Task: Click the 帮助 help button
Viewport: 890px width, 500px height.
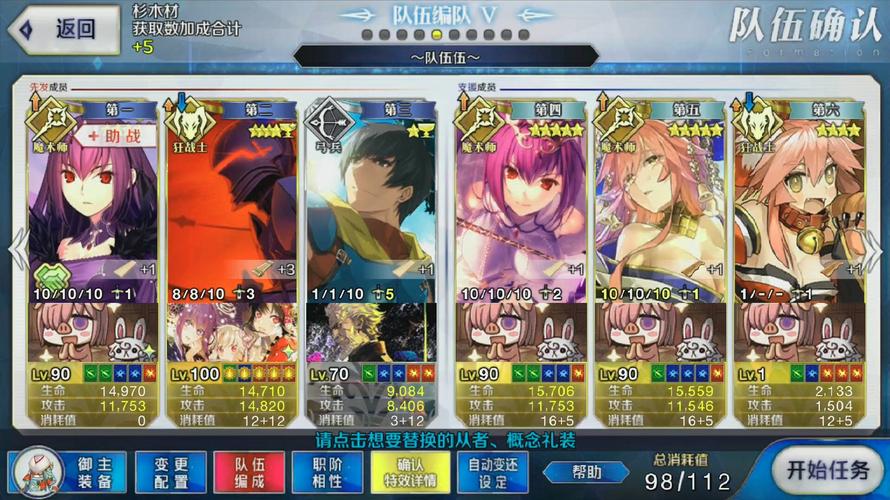Action: point(587,472)
